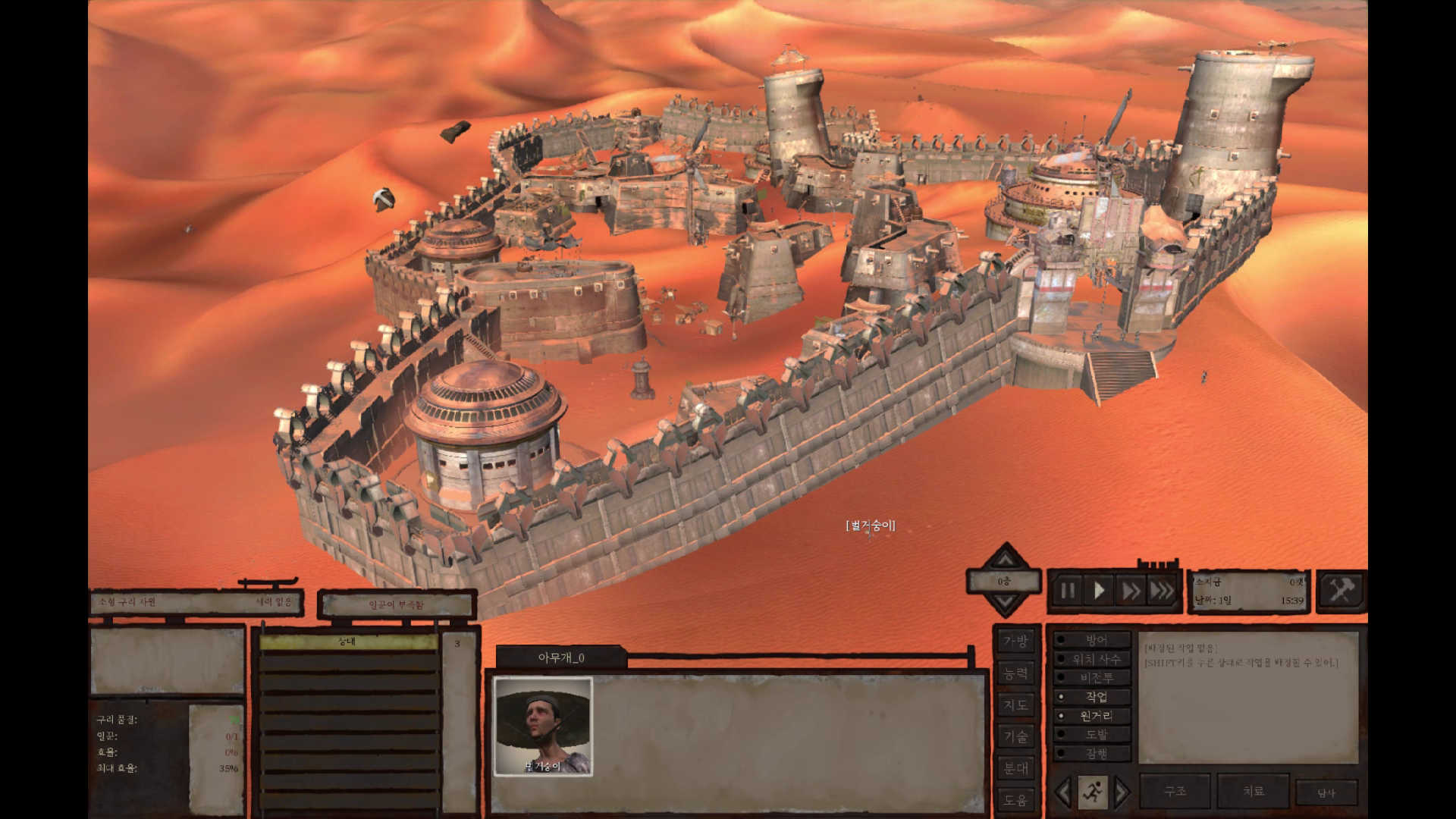Resume normal speed with the play button
1456x819 pixels.
pyautogui.click(x=1099, y=591)
